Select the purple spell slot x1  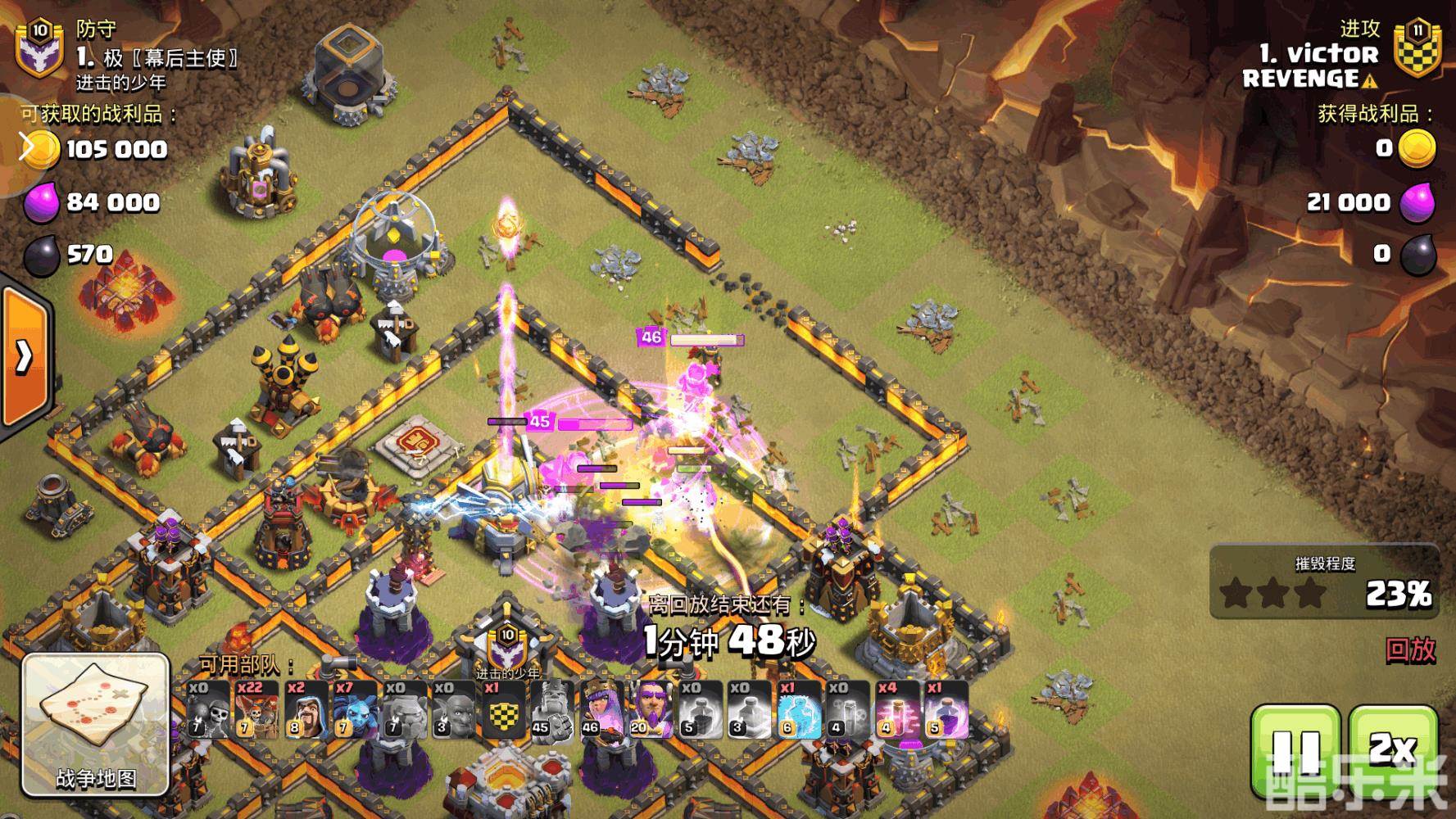(x=944, y=709)
